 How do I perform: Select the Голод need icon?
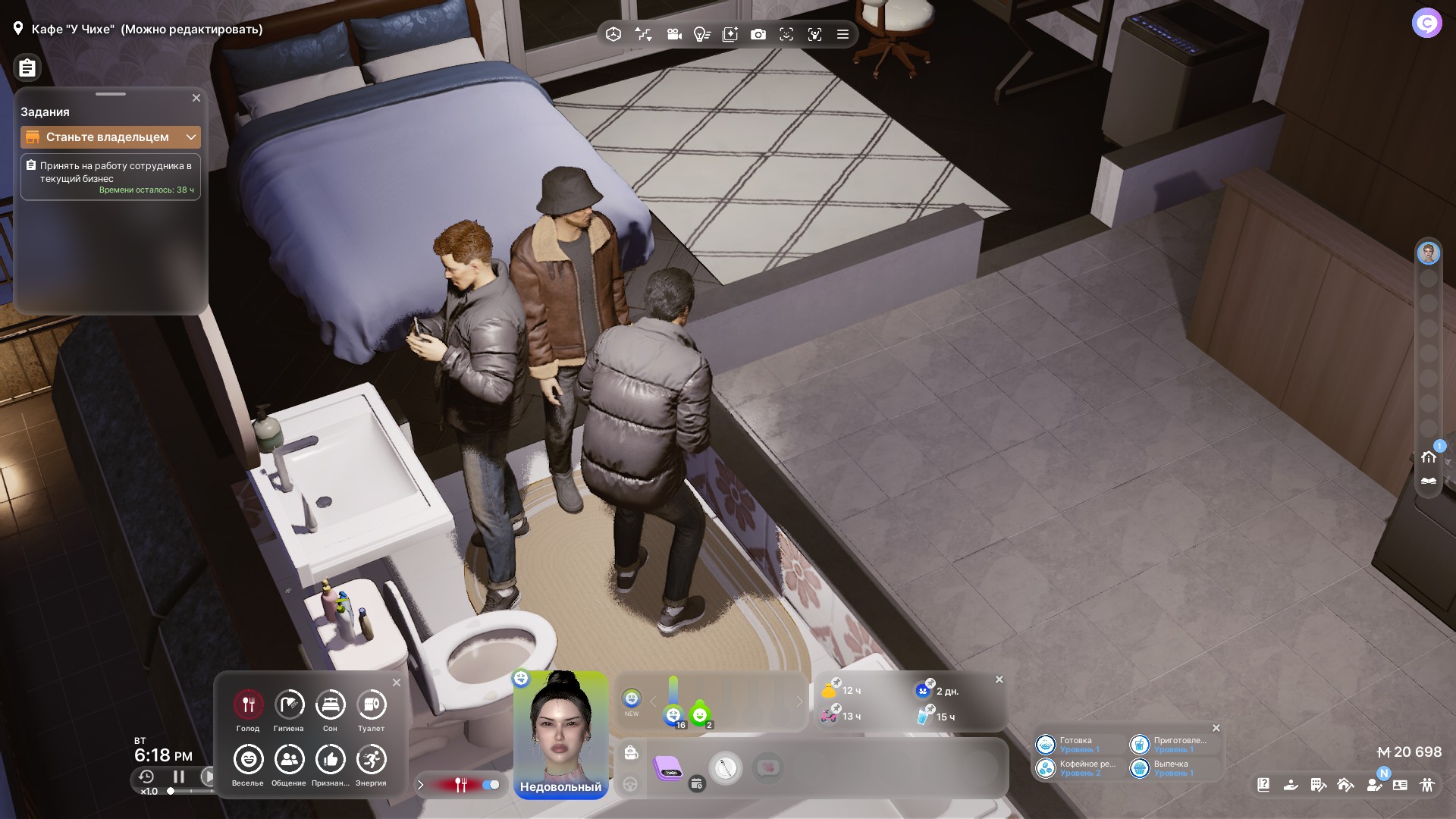tap(248, 705)
